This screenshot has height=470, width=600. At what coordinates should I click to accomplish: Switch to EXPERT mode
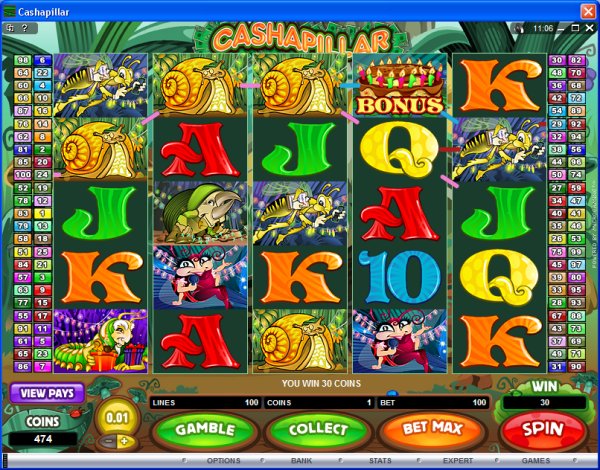coord(458,461)
